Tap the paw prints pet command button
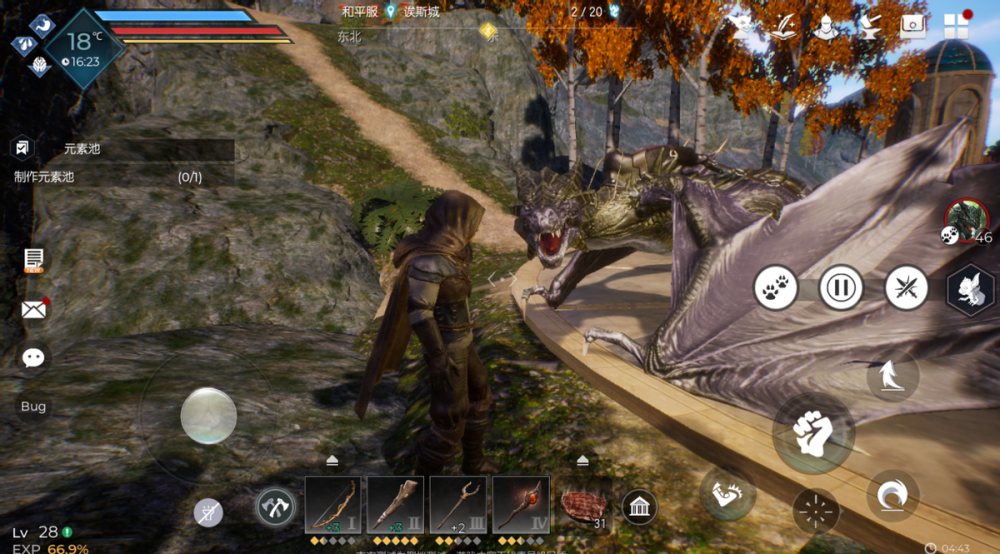The height and width of the screenshot is (554, 1000). tap(776, 288)
